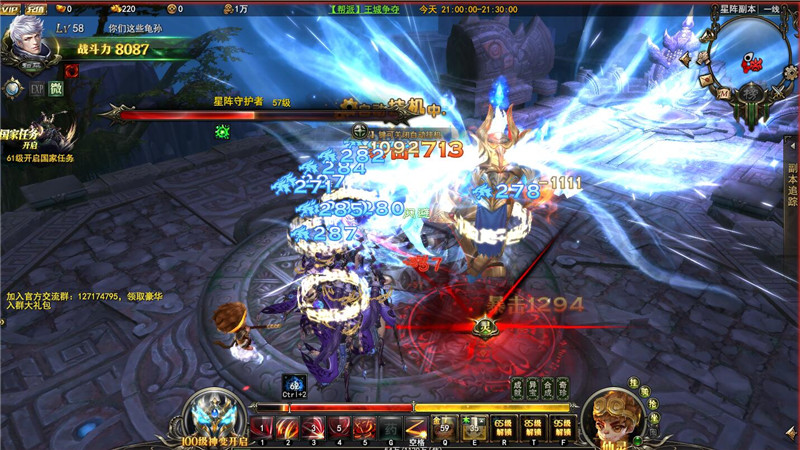Click the green 微 icon
The width and height of the screenshot is (800, 450).
point(56,89)
